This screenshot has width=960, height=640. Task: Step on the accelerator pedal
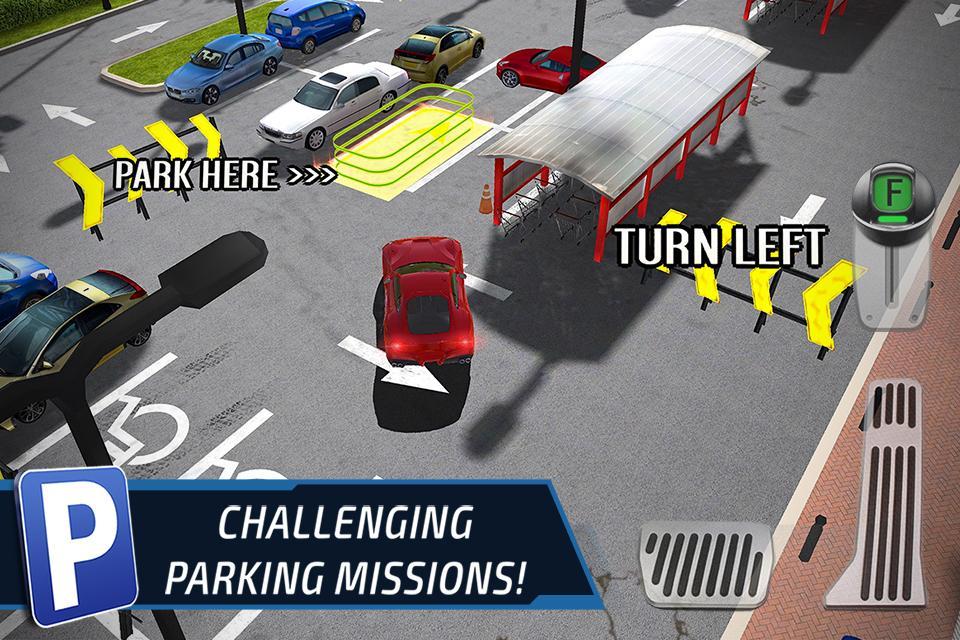885,495
